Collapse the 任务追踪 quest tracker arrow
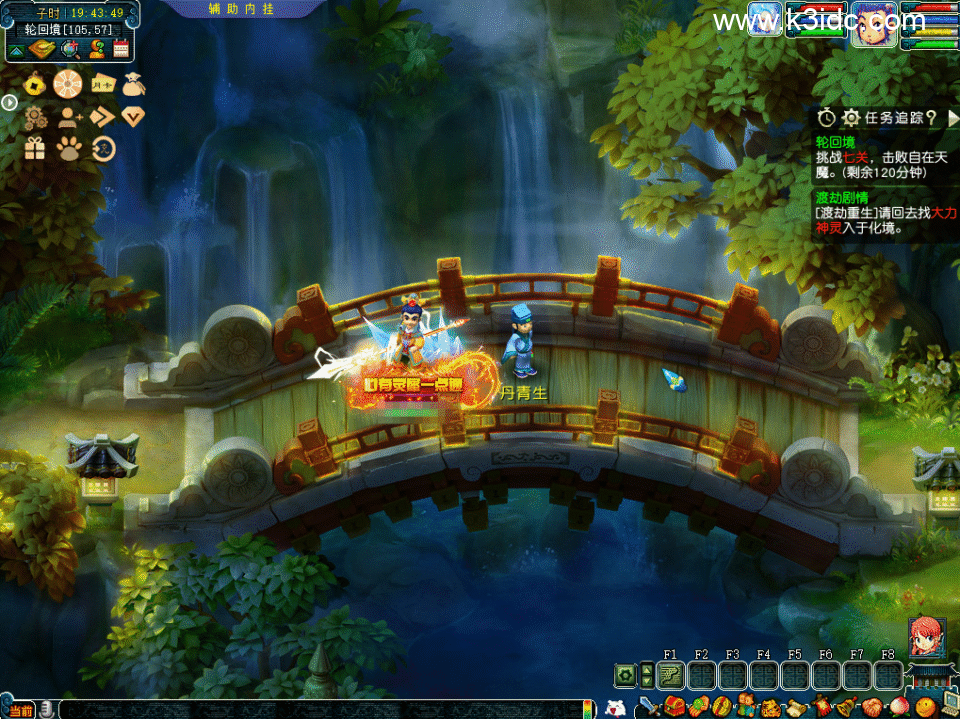This screenshot has width=960, height=719. coord(951,118)
